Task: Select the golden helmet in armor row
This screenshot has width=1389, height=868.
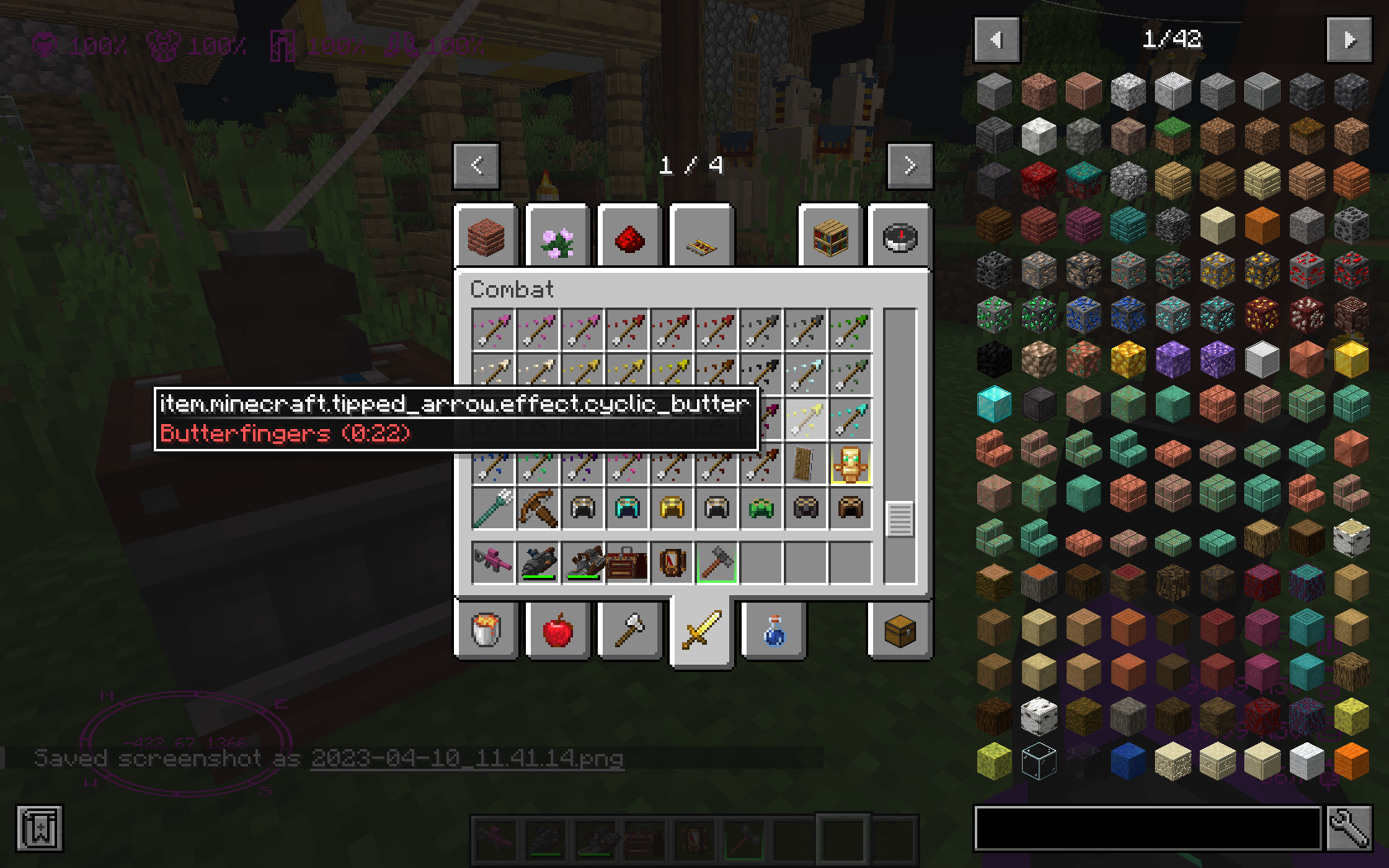Action: [671, 508]
